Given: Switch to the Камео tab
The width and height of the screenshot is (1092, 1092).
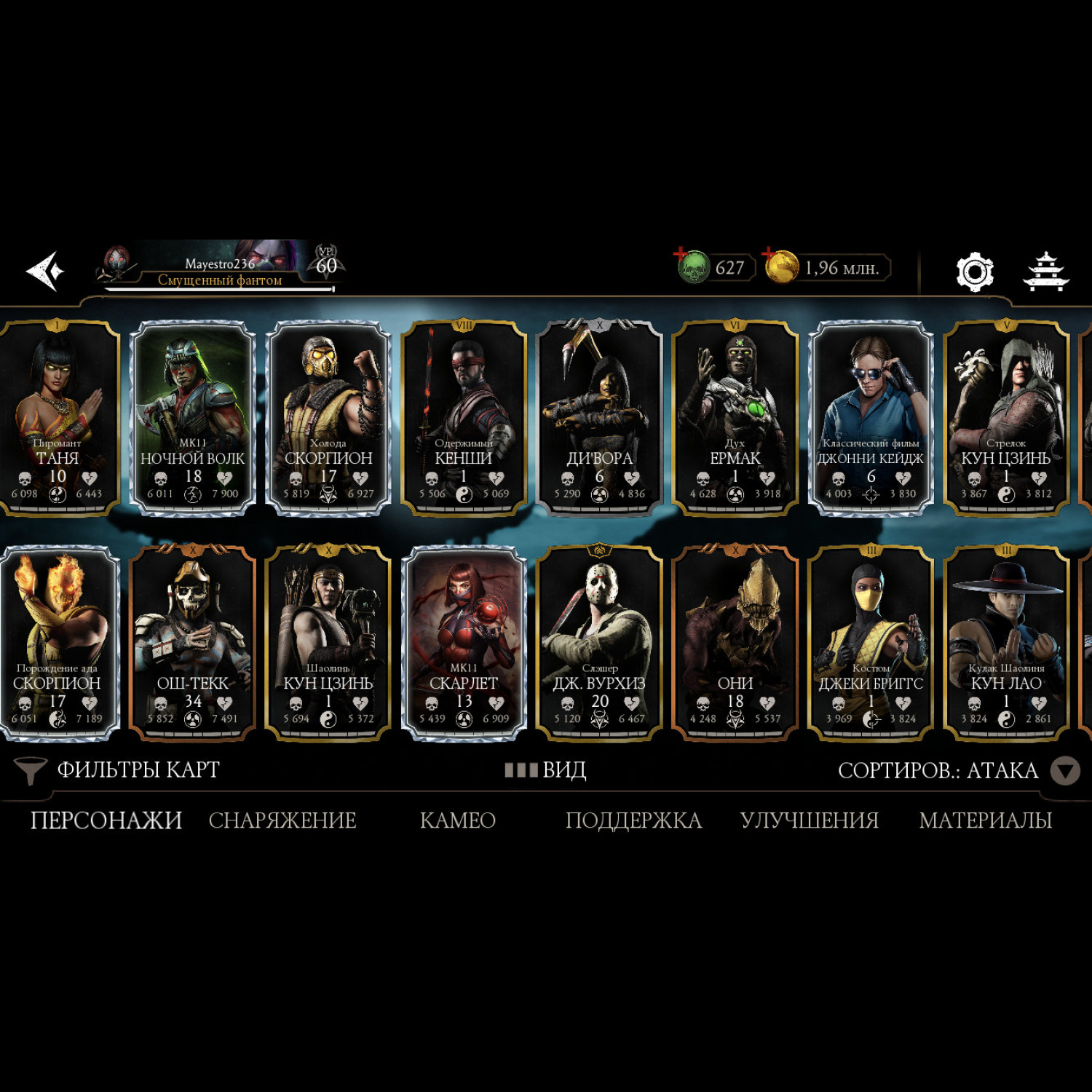Looking at the screenshot, I should click(458, 820).
